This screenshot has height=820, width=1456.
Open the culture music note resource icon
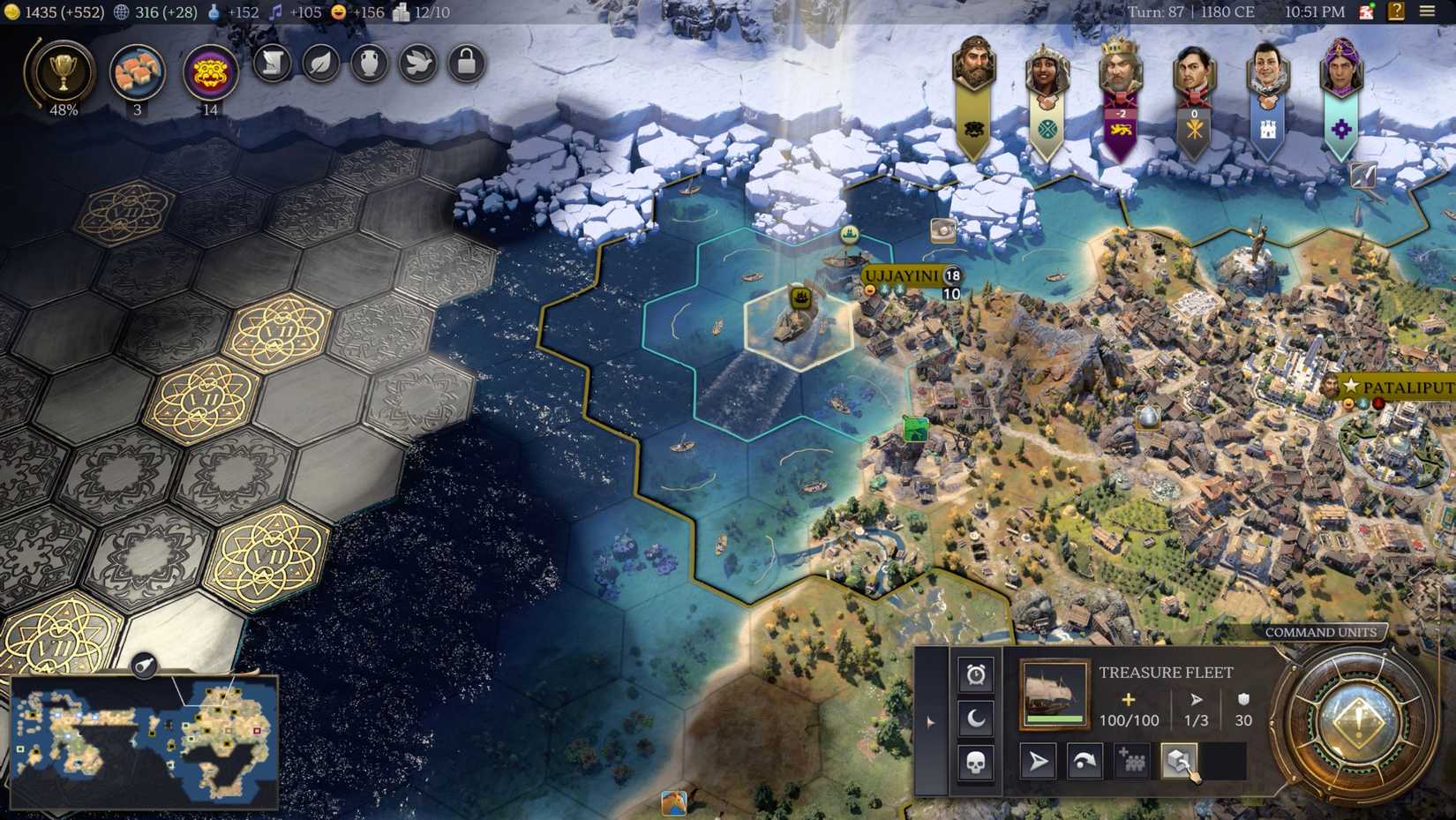276,11
